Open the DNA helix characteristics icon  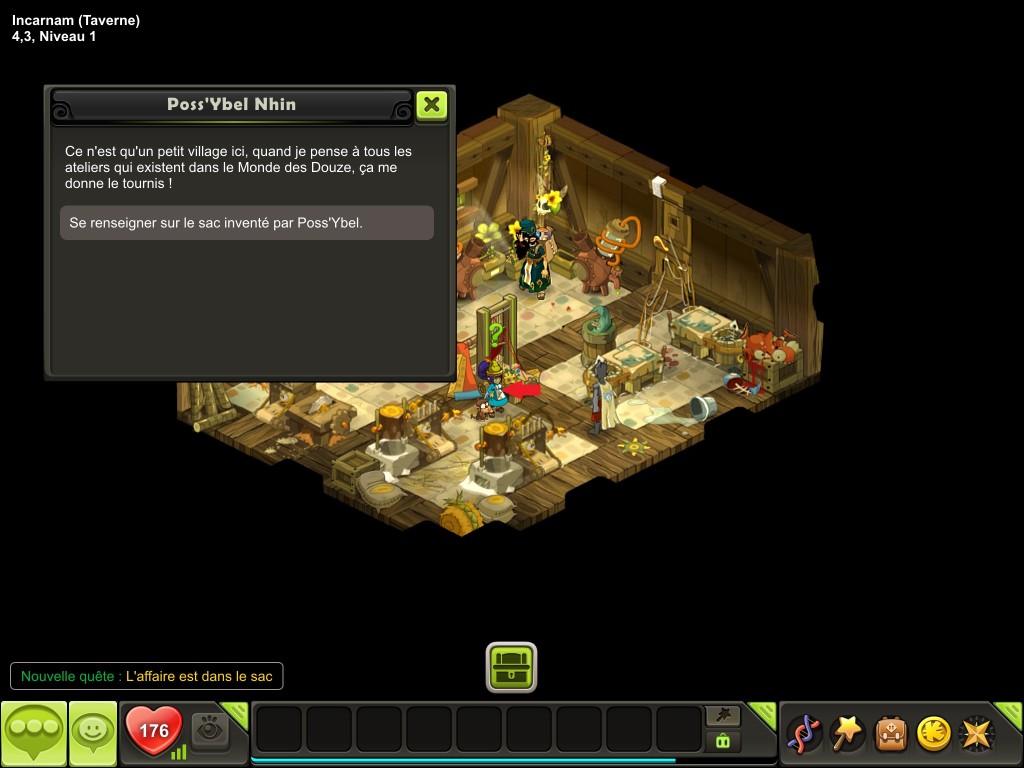click(x=803, y=734)
